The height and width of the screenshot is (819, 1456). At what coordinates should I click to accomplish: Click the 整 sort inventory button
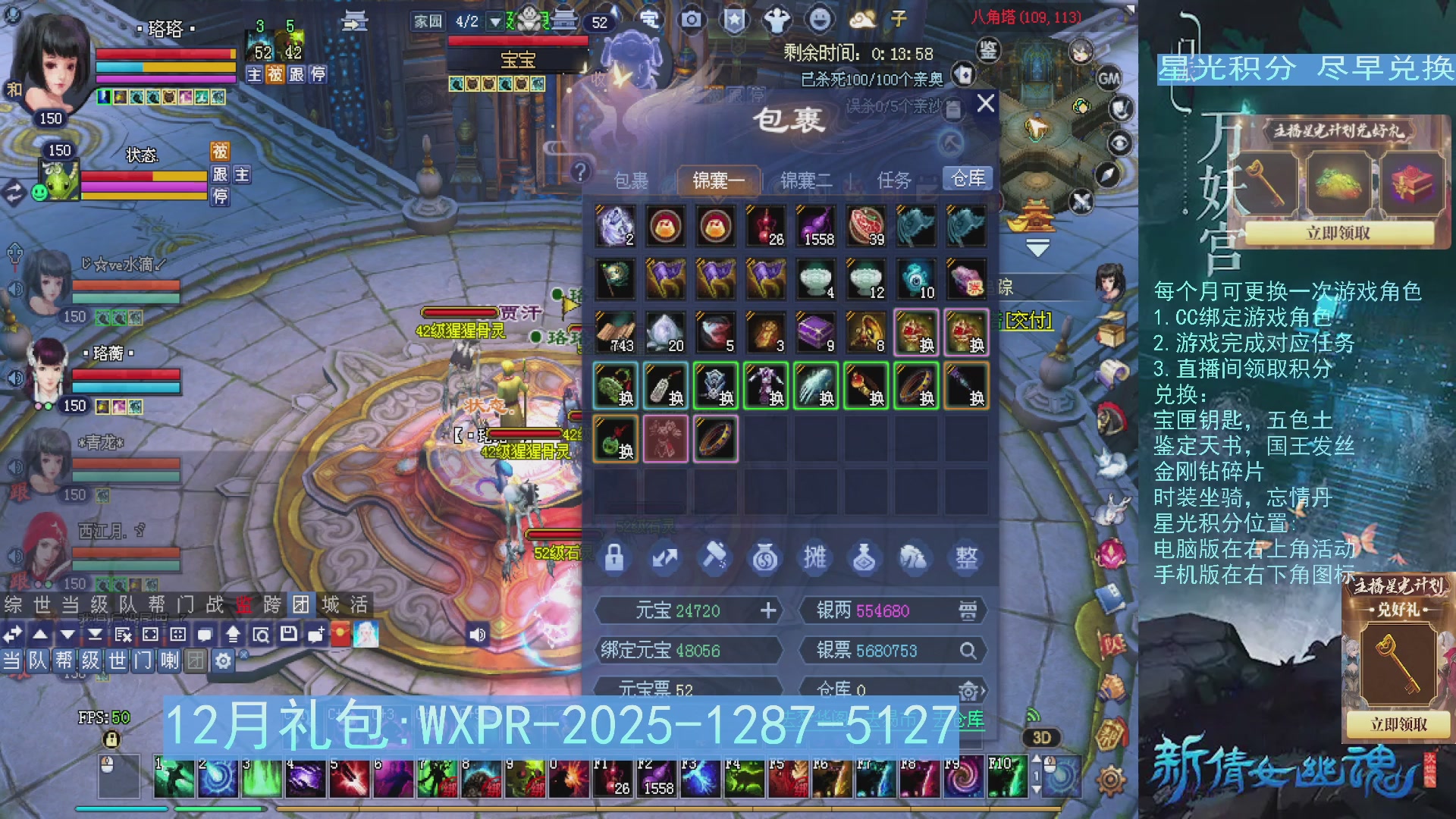[966, 558]
